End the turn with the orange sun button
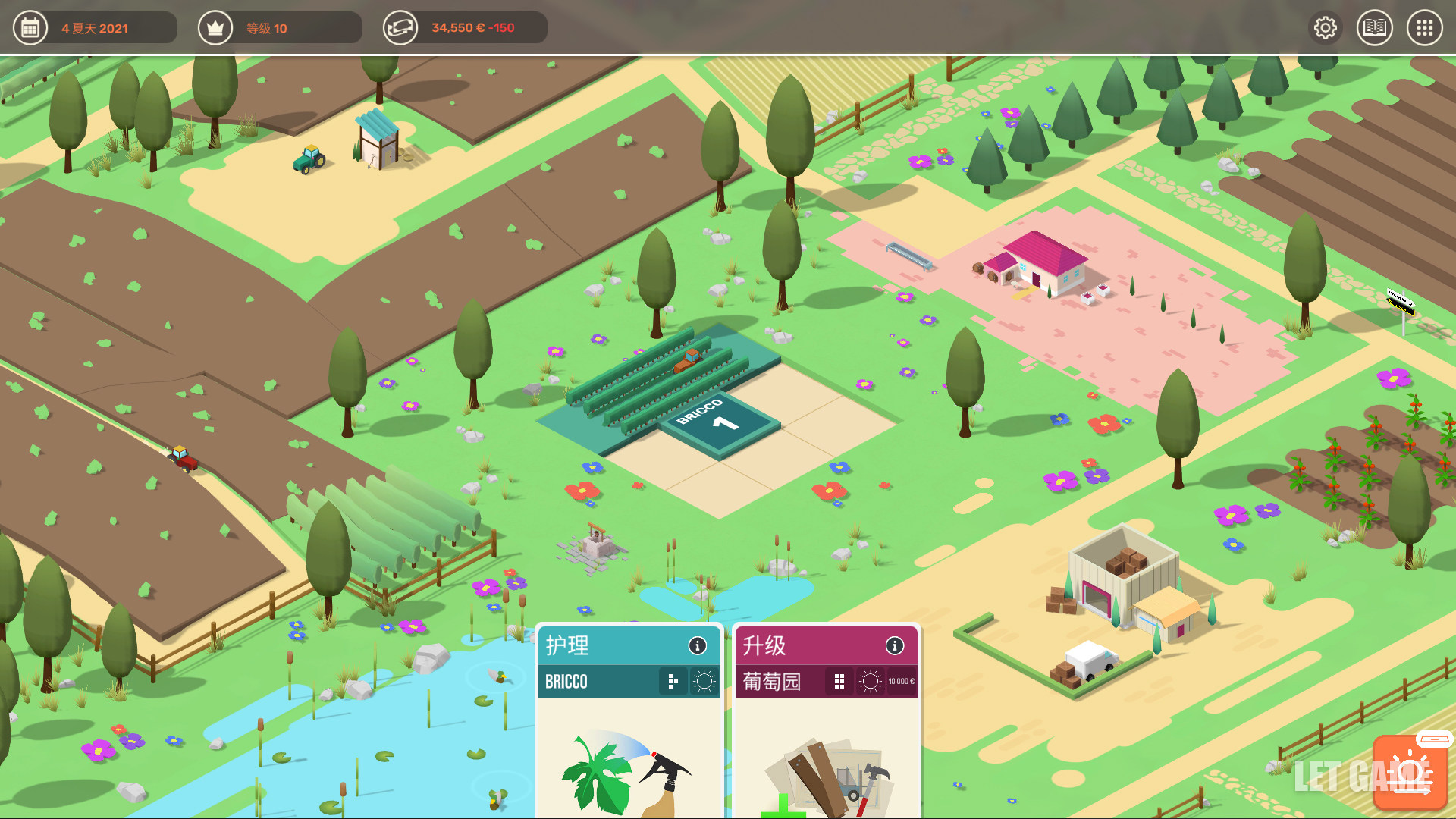1456x819 pixels. 1410,773
